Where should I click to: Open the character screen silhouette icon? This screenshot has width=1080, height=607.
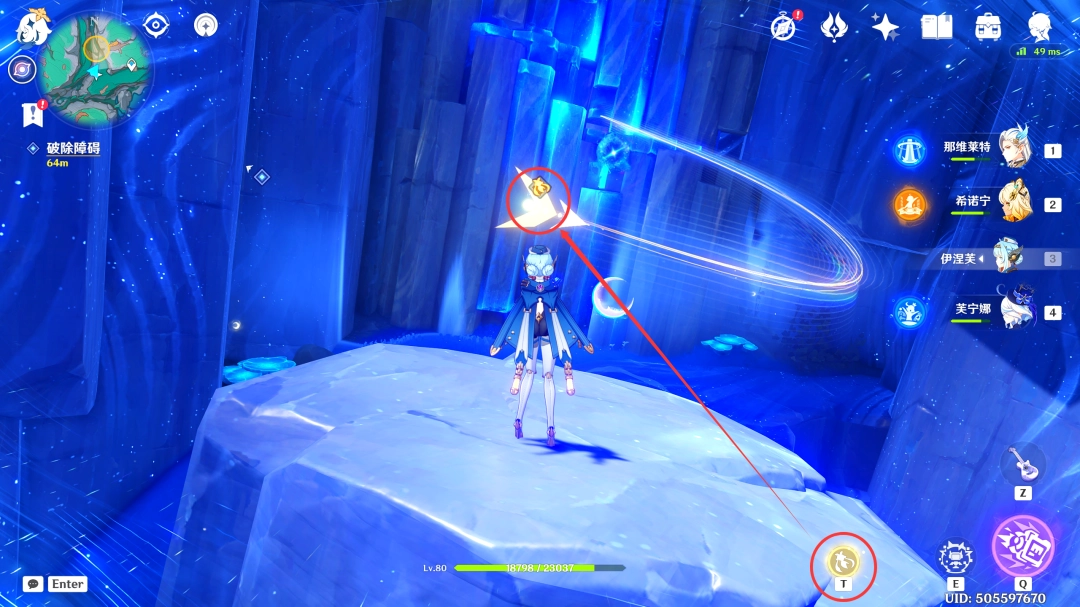coord(1040,27)
